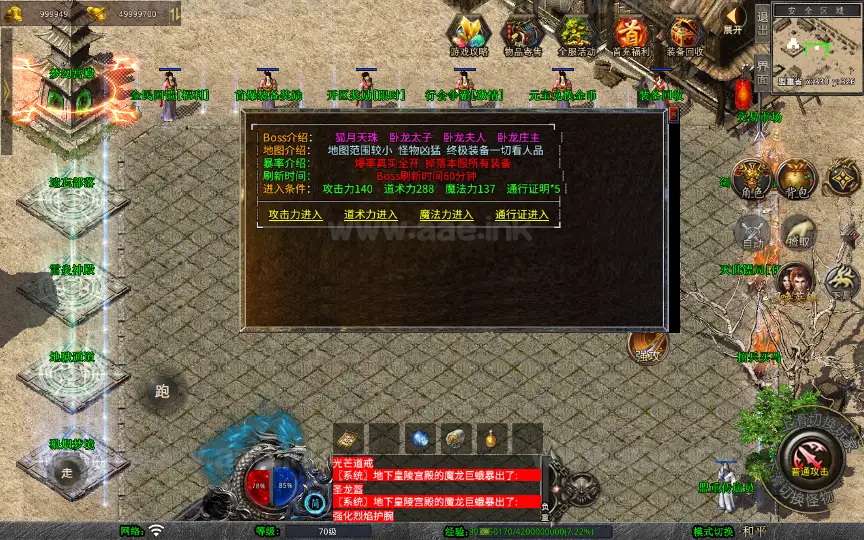The image size is (864, 540).
Task: Choose 攻击力进入 entry option
Action: [x=295, y=215]
